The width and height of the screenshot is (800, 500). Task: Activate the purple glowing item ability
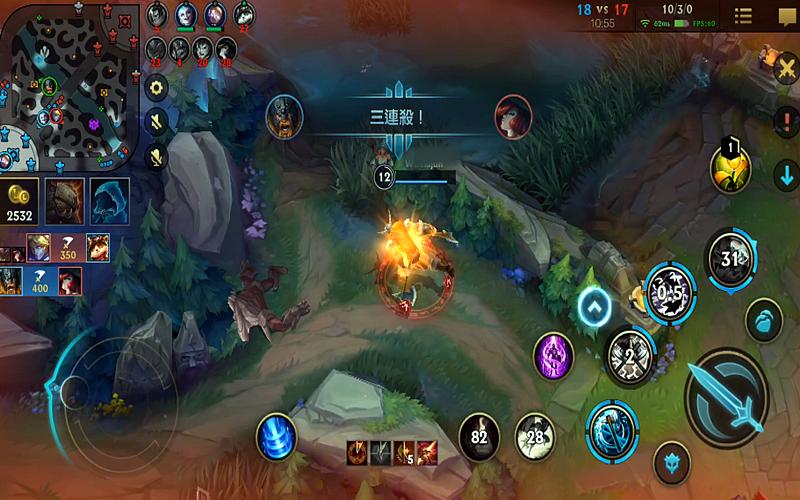pyautogui.click(x=553, y=355)
